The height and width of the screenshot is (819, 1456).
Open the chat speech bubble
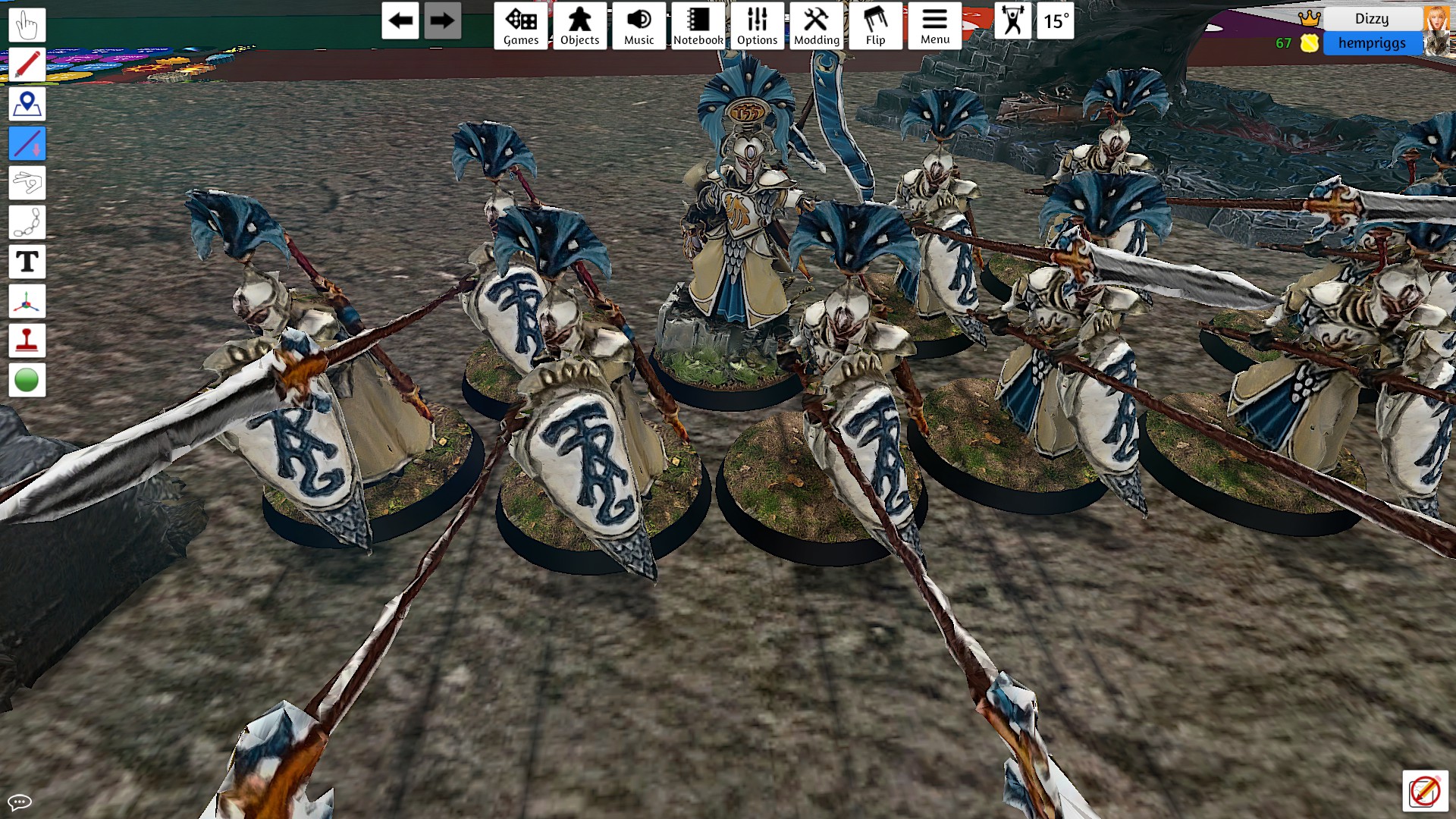[20, 802]
